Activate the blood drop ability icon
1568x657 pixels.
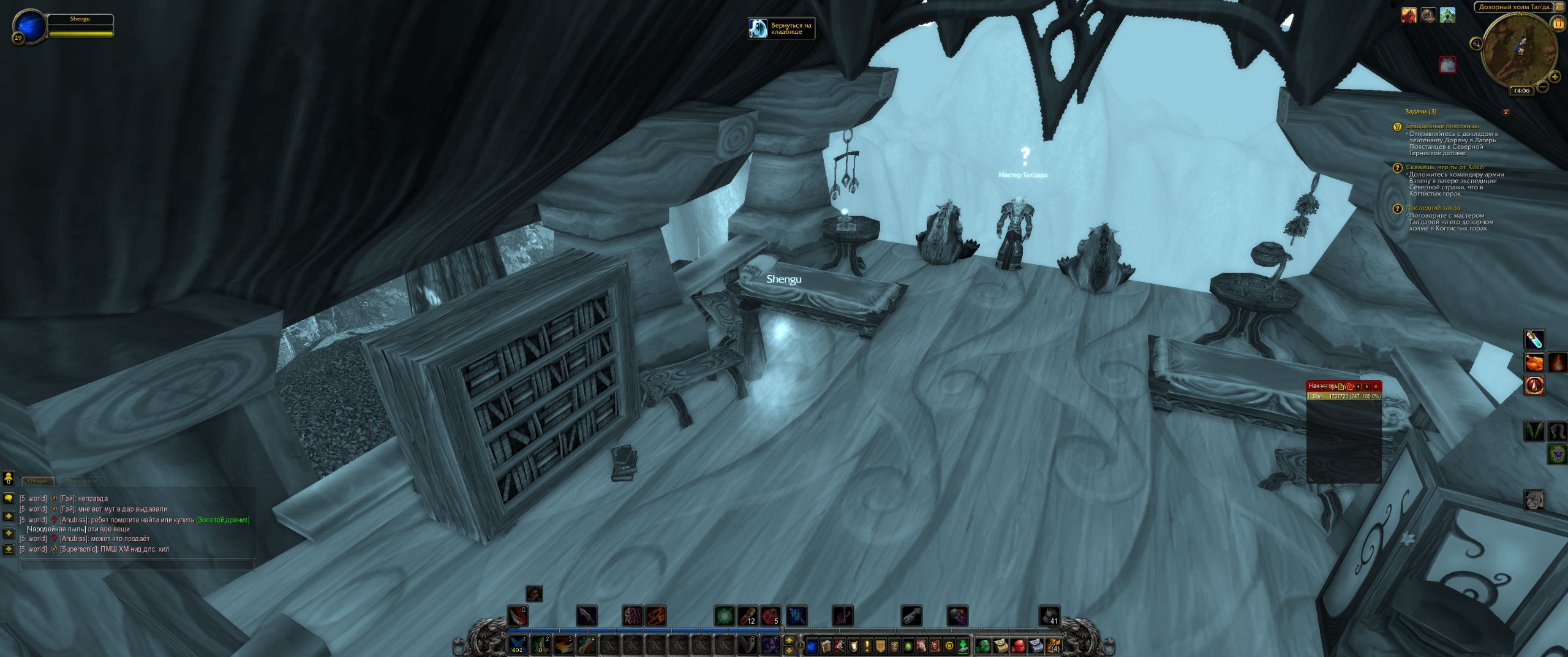pos(1534,386)
